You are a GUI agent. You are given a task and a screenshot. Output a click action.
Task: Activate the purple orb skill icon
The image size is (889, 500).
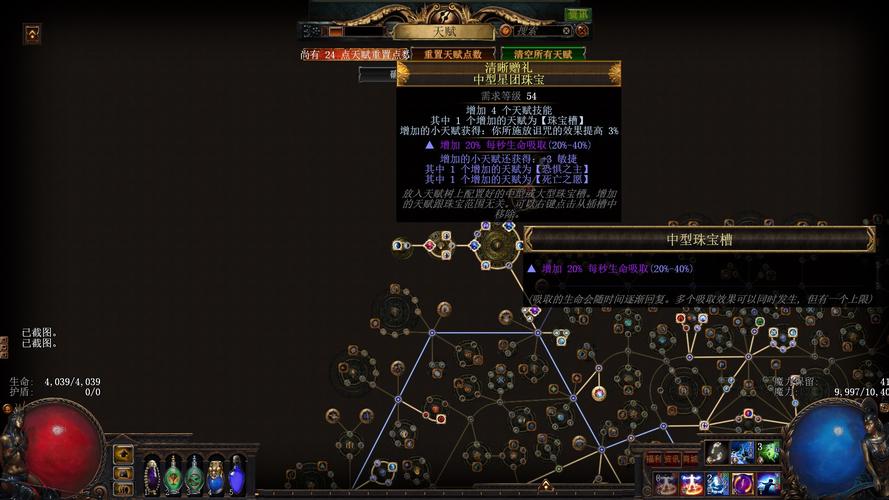(742, 484)
